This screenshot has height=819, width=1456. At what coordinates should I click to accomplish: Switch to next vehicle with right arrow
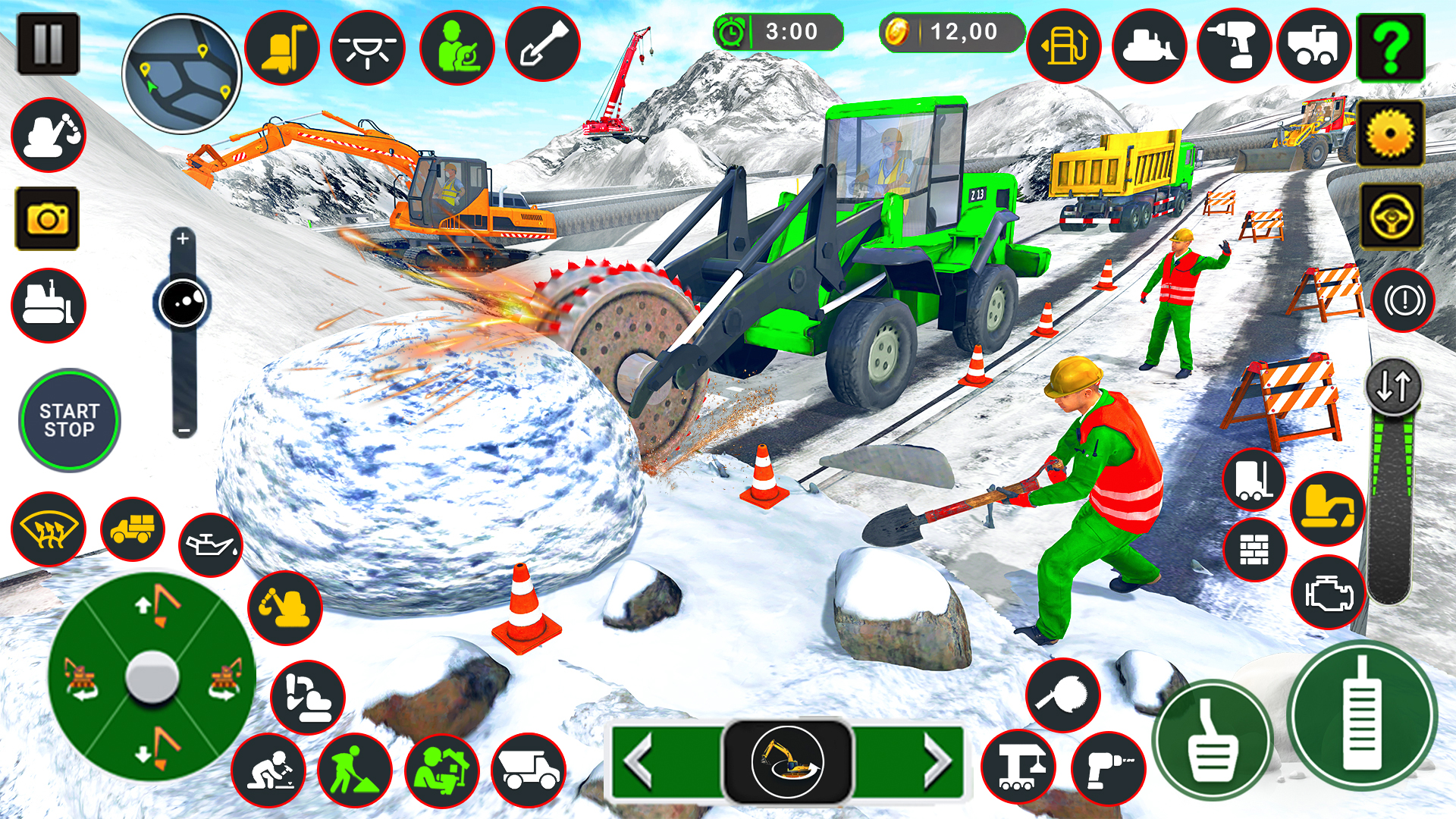coord(937,761)
